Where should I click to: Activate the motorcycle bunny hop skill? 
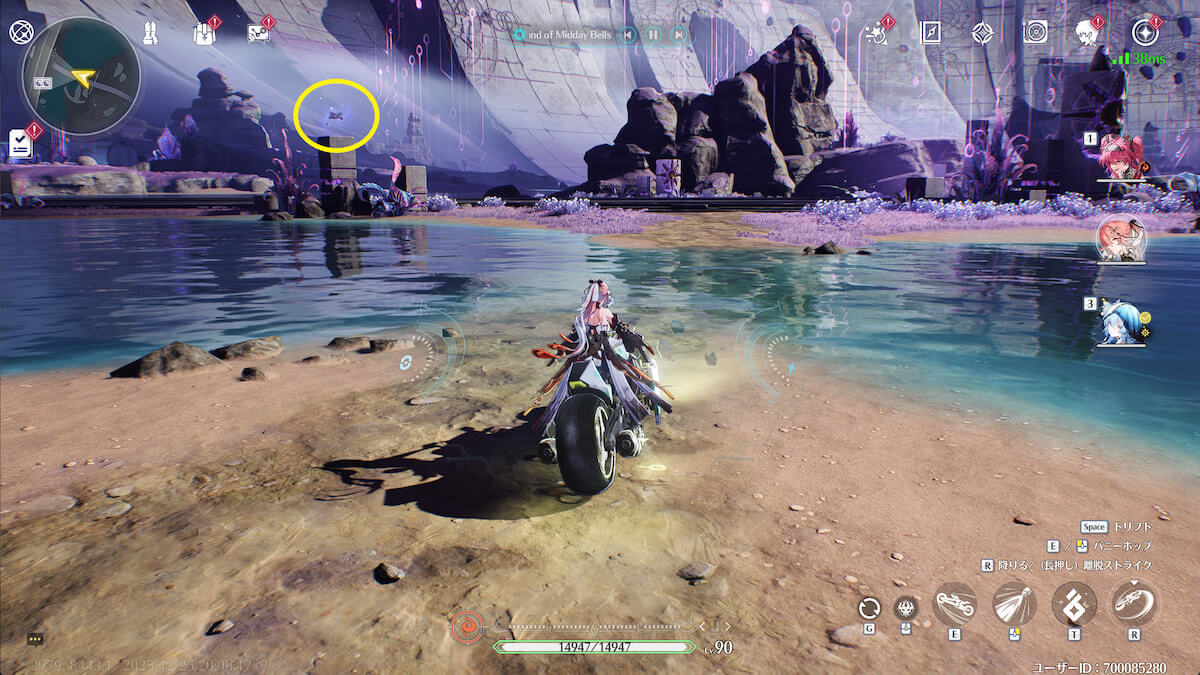coord(955,604)
